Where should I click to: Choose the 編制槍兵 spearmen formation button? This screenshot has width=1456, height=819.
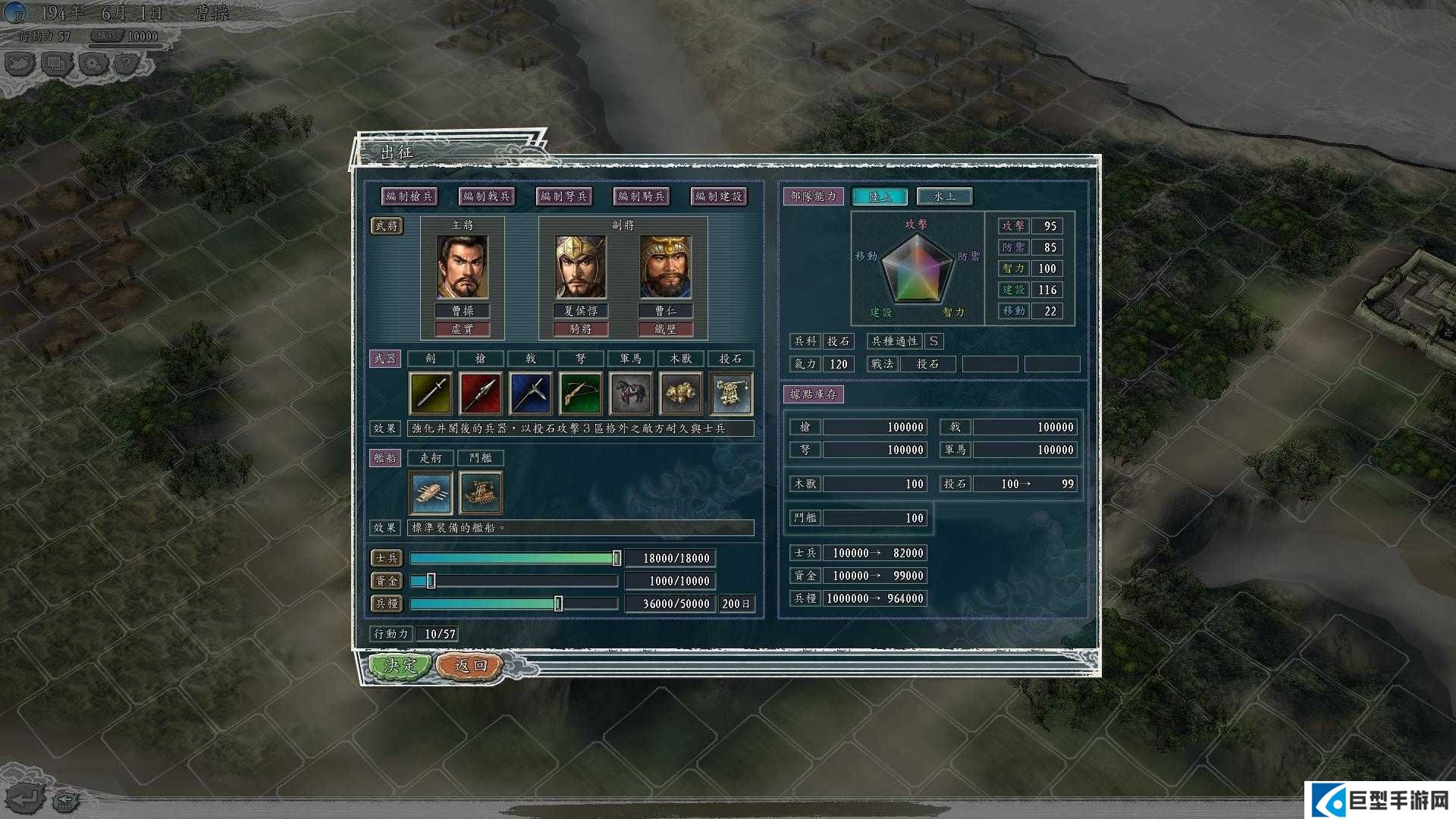(x=409, y=196)
